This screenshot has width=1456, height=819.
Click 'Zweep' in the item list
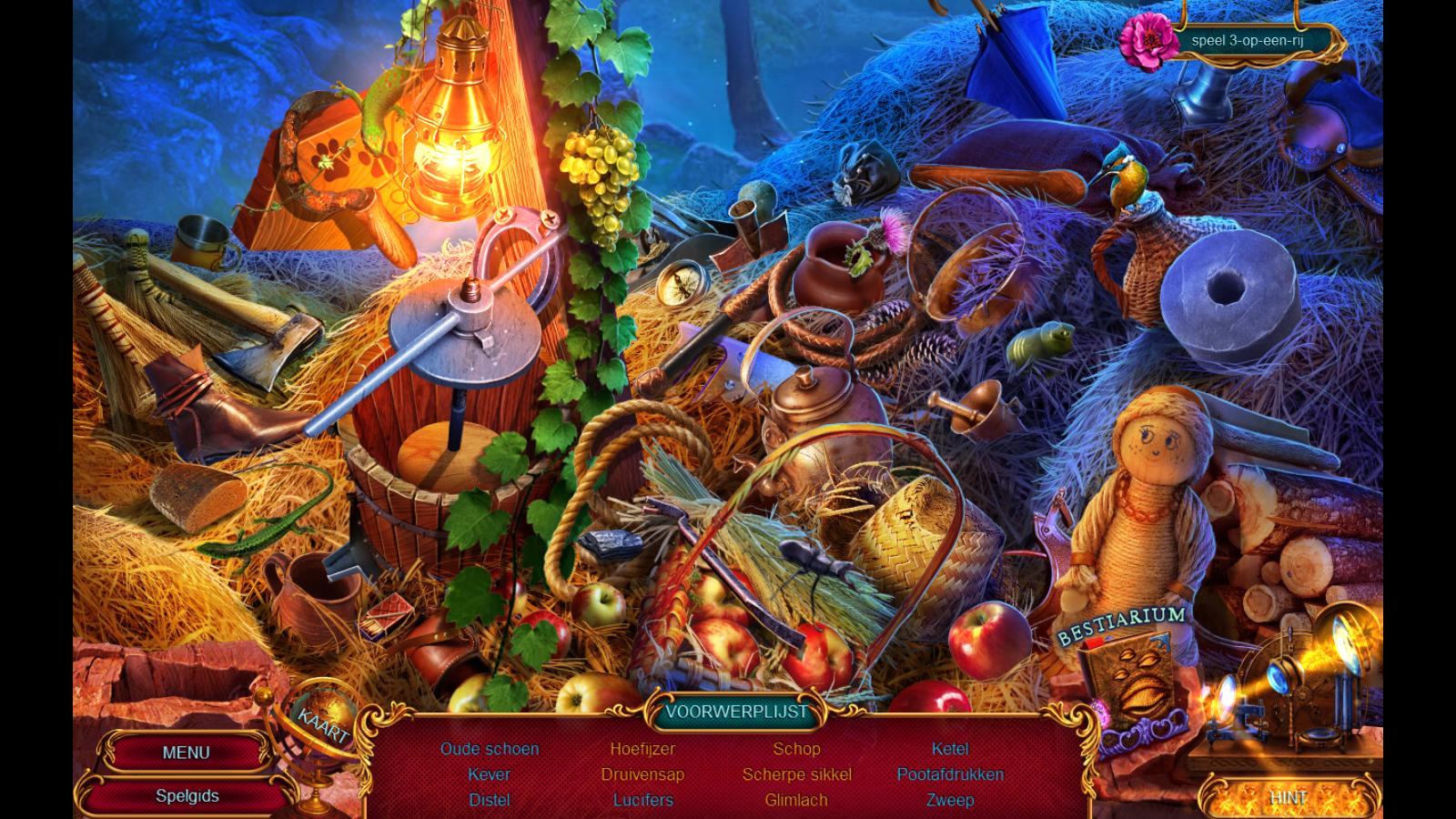(x=950, y=800)
